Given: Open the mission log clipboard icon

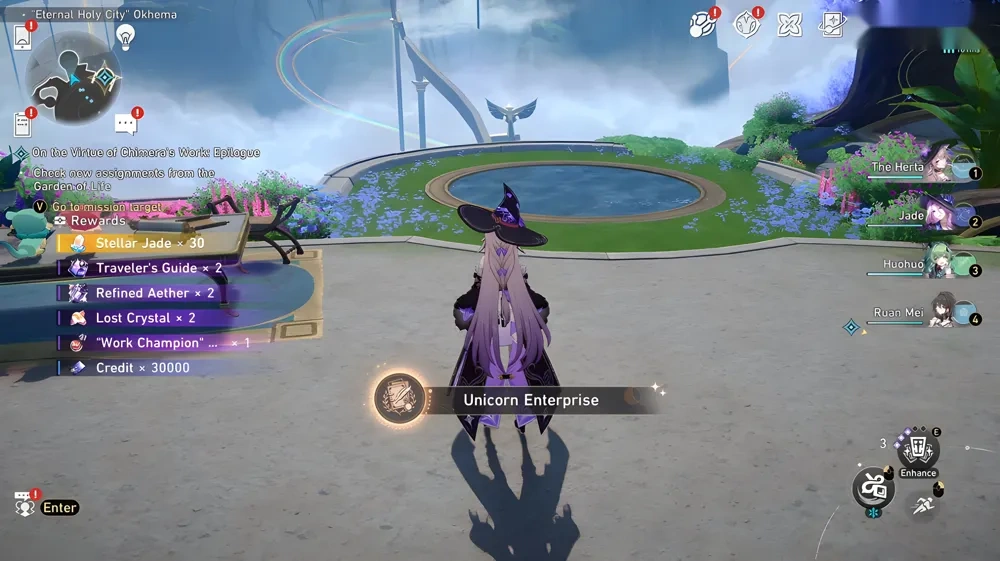Looking at the screenshot, I should click(x=22, y=123).
